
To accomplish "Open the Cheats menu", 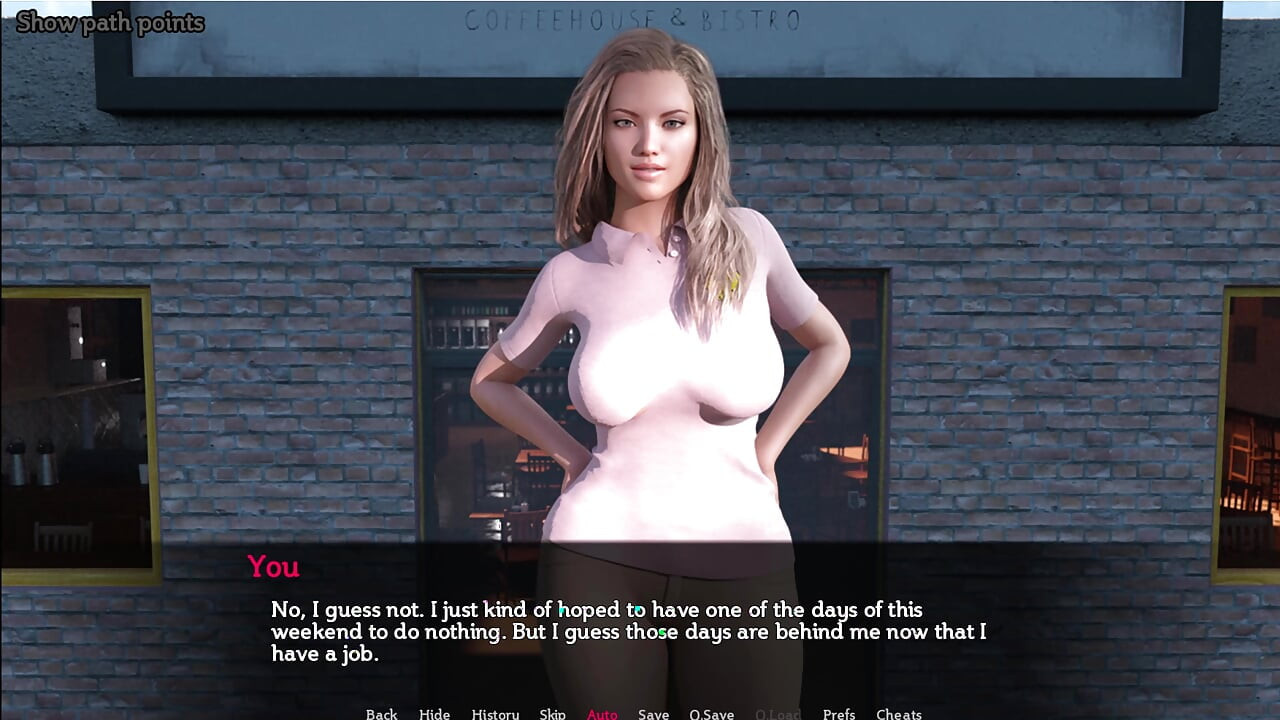I will tap(899, 713).
